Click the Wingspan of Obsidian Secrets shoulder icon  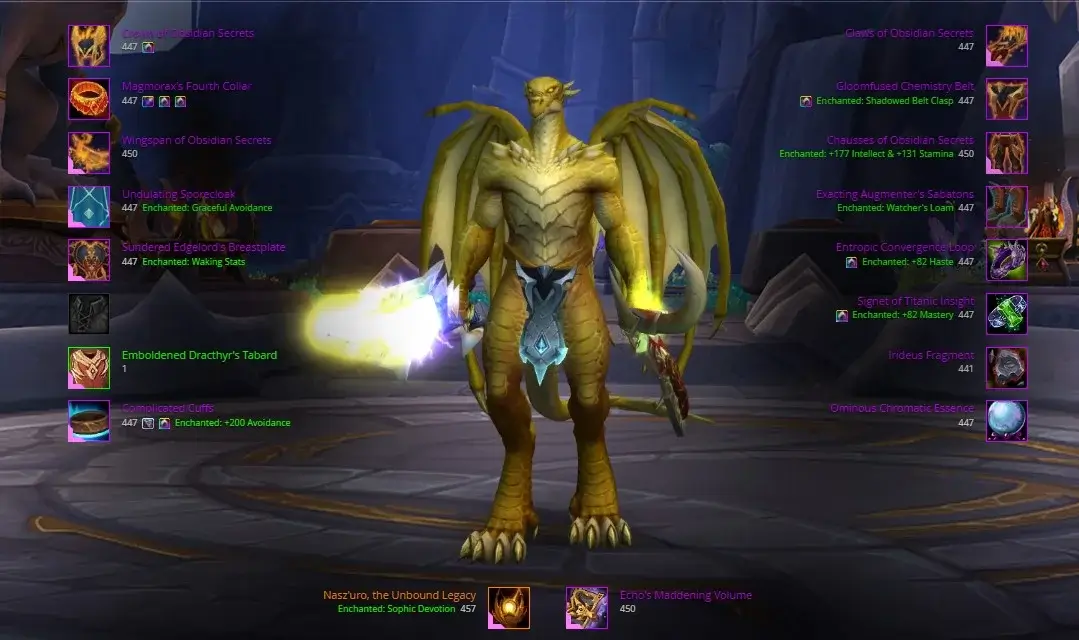[89, 153]
